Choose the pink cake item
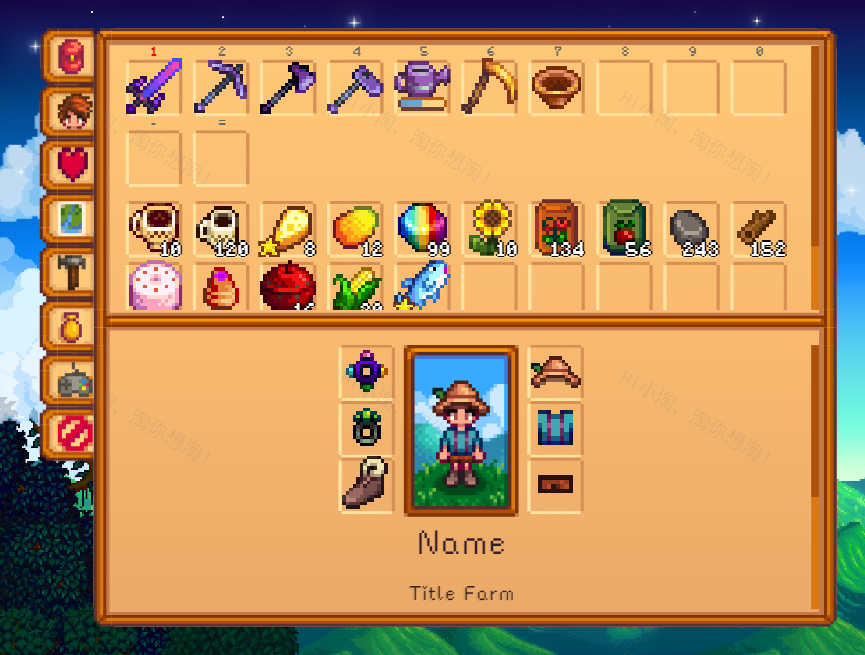Image resolution: width=865 pixels, height=655 pixels. 153,287
